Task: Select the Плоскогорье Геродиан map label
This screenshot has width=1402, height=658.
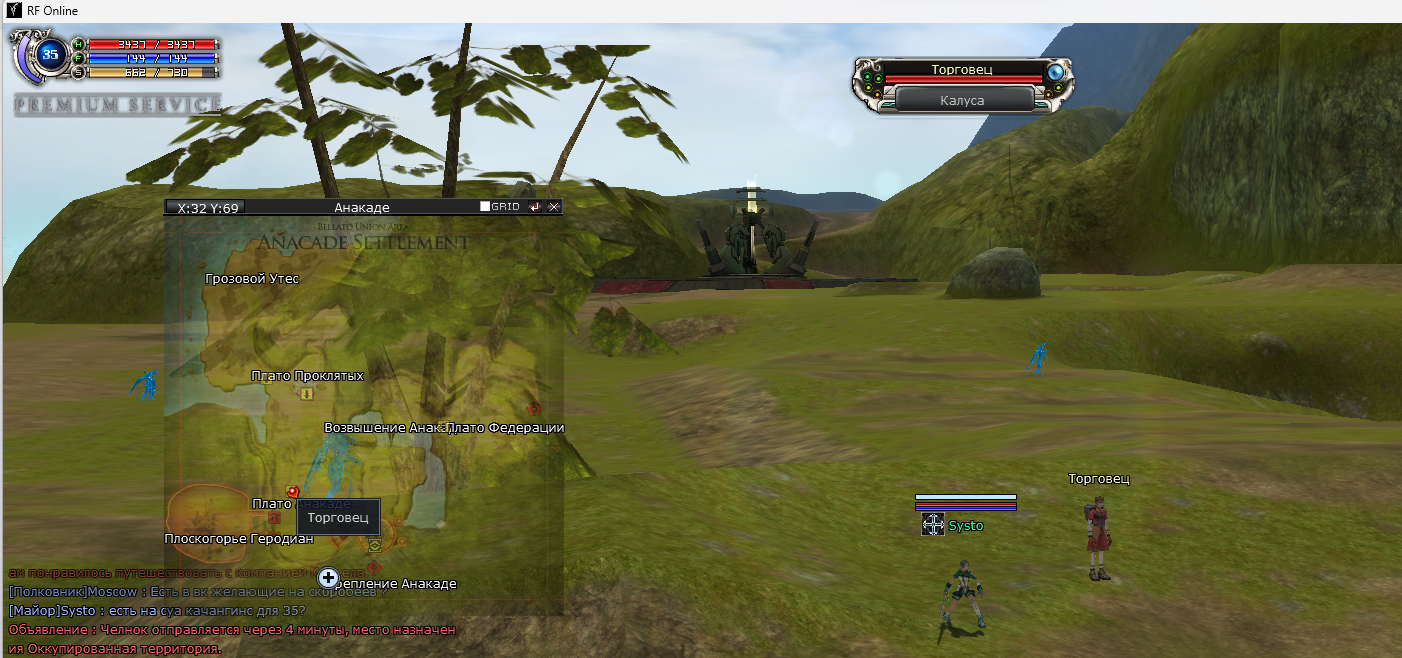Action: click(x=239, y=539)
